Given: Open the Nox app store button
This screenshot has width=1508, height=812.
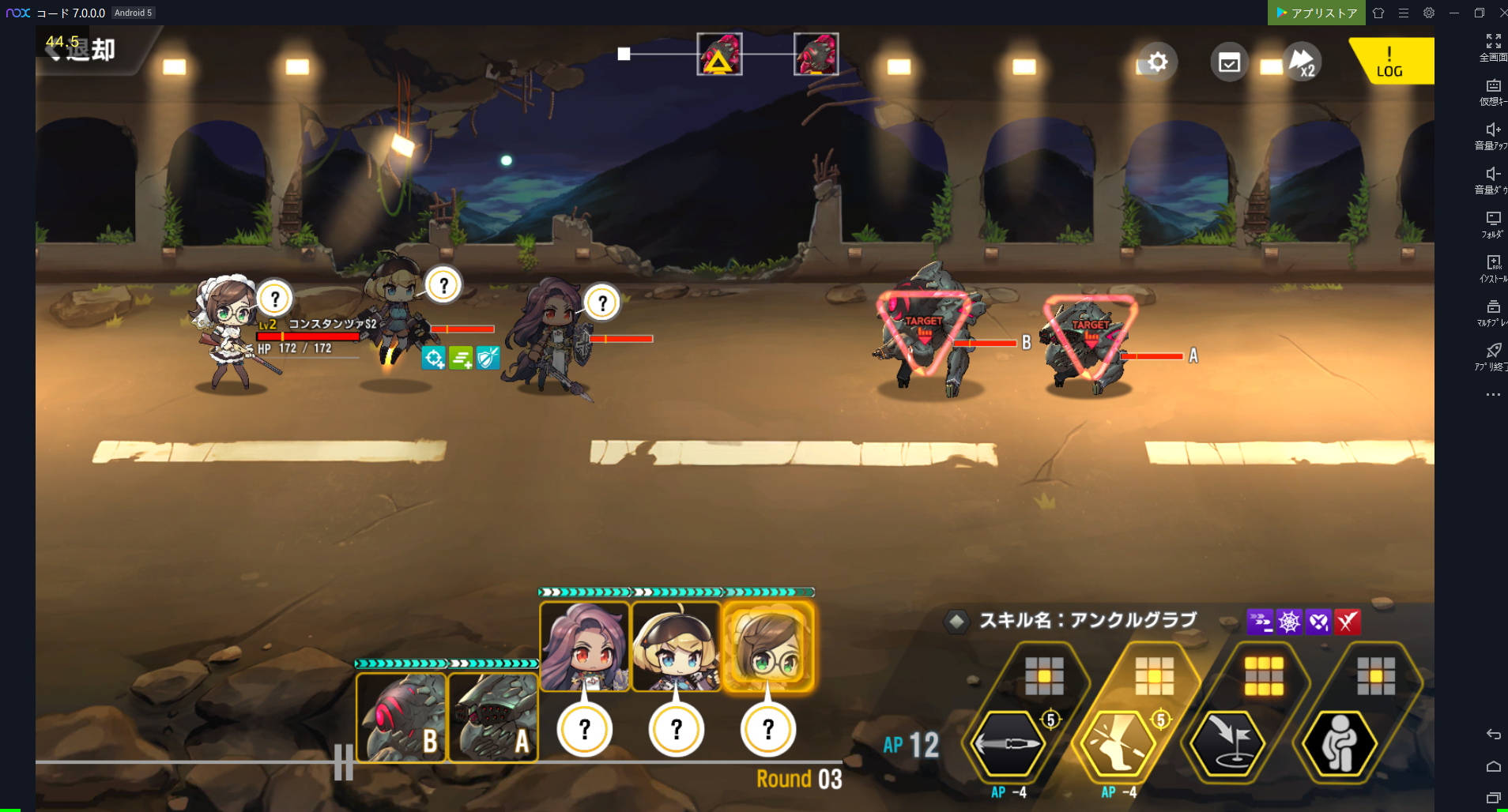Looking at the screenshot, I should coord(1316,13).
